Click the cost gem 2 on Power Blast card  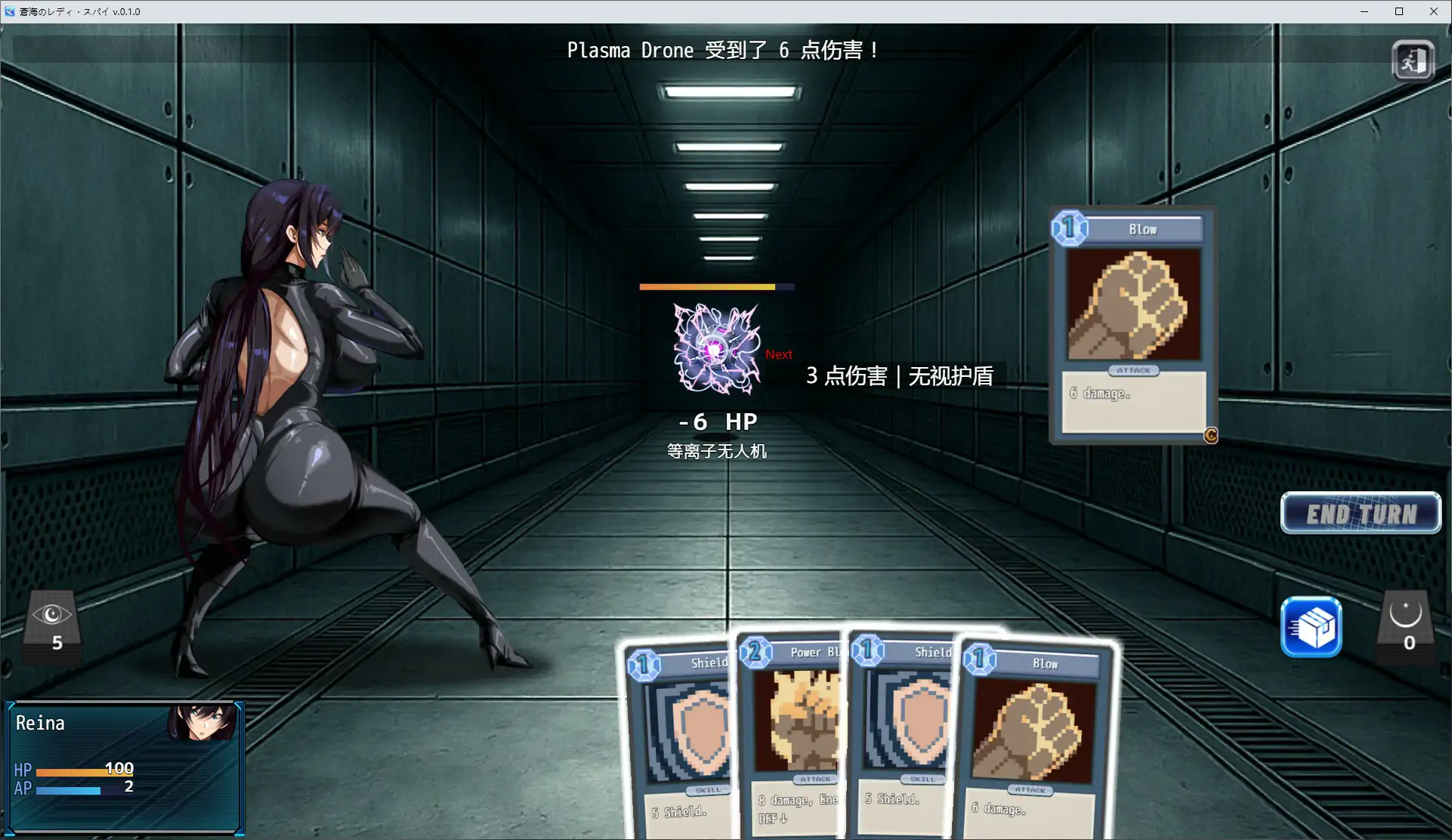pyautogui.click(x=757, y=653)
